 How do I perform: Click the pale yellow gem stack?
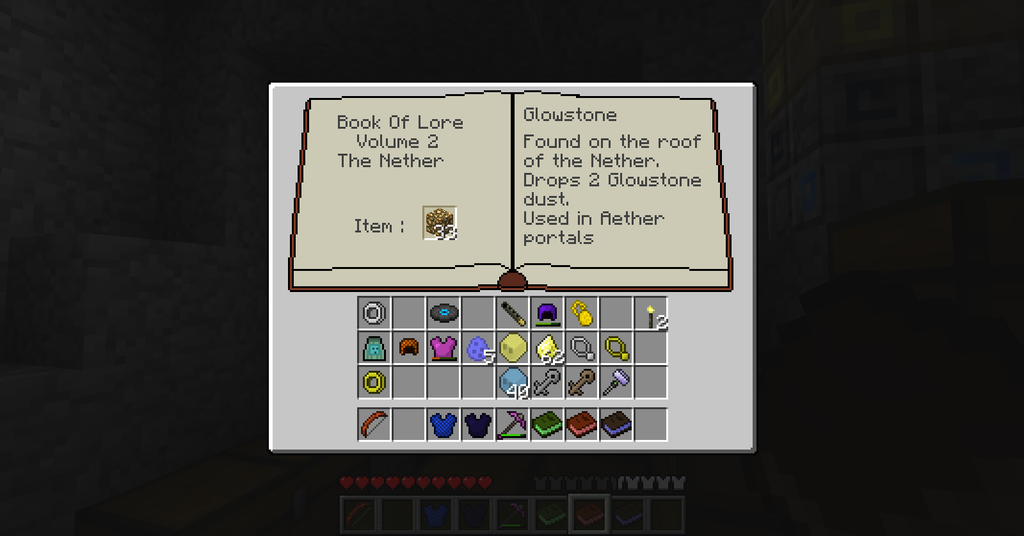(x=547, y=348)
